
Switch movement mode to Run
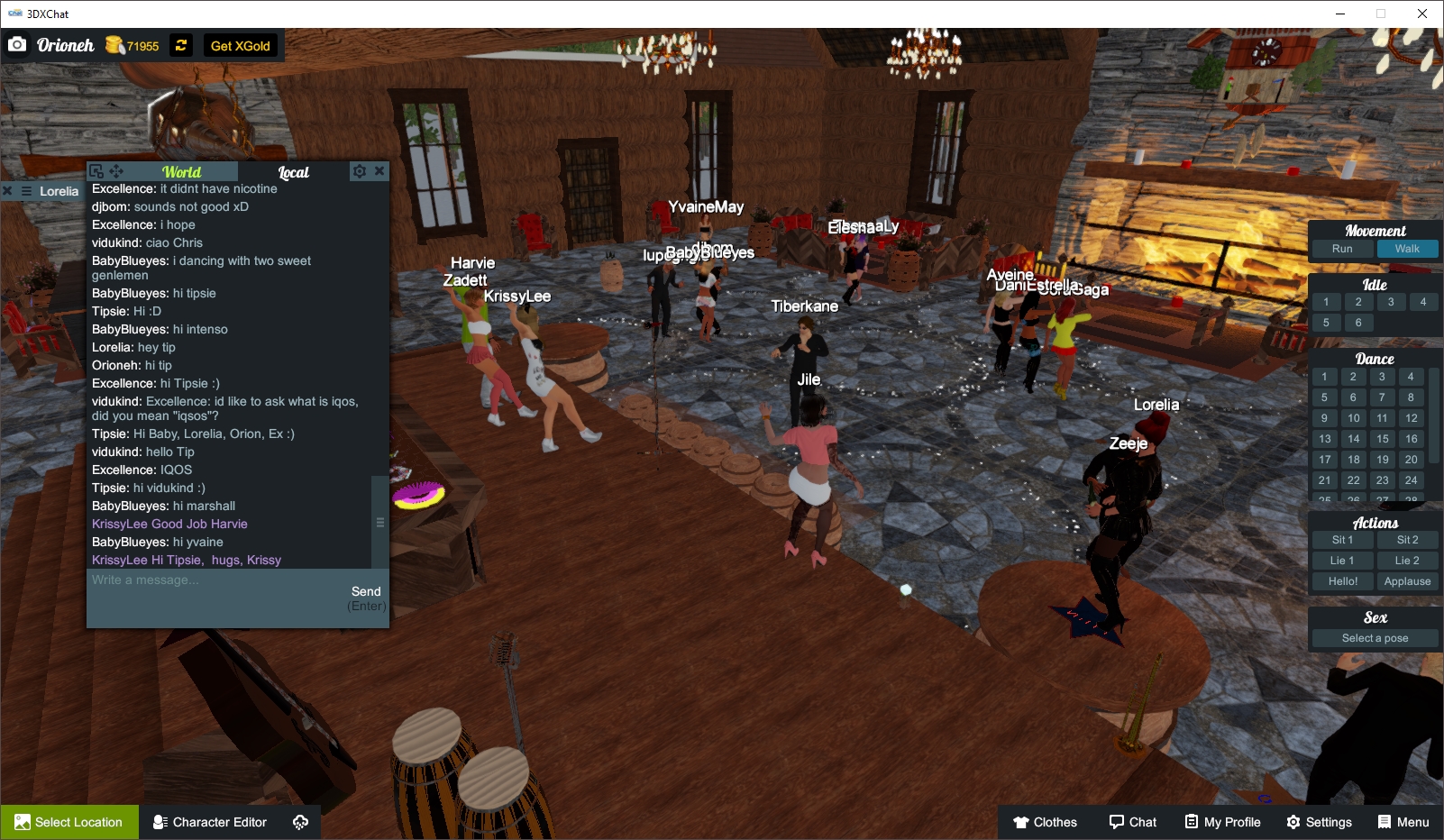(x=1342, y=248)
